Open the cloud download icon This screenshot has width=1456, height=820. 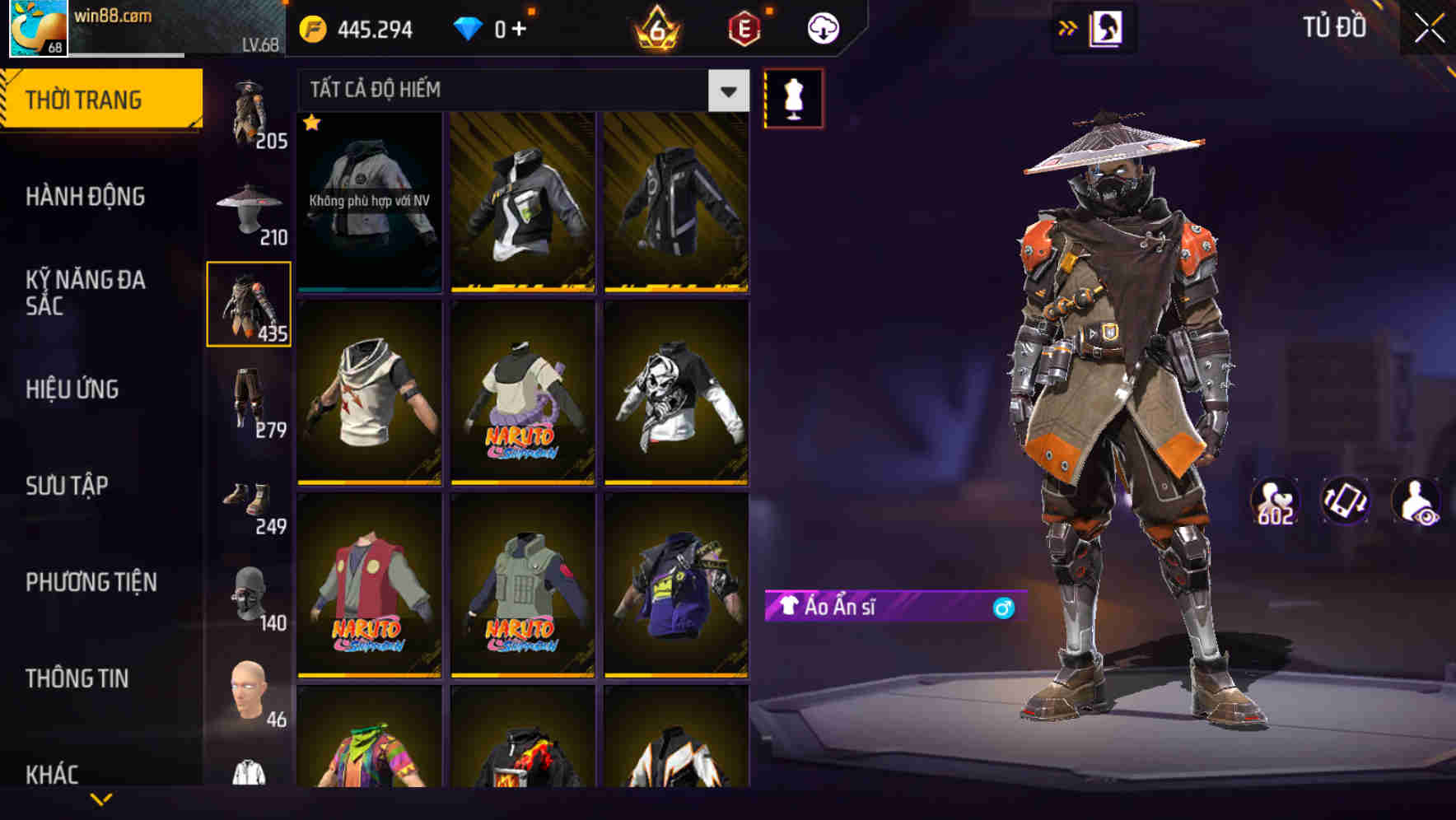point(822,26)
